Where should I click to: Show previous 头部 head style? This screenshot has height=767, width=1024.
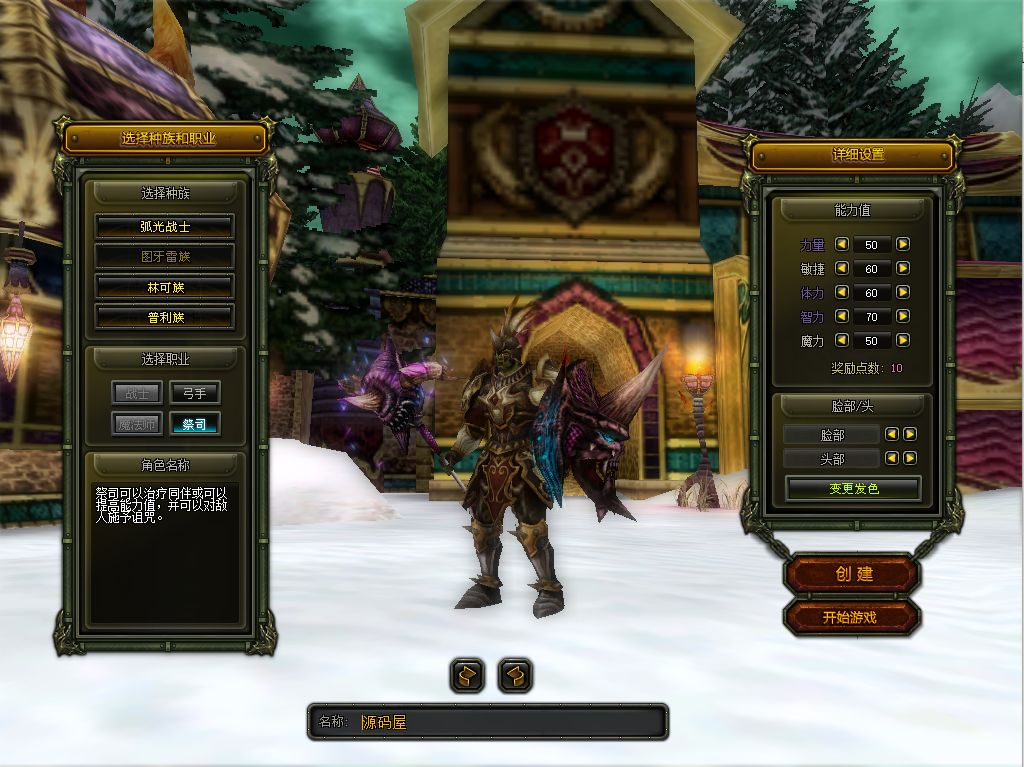(x=893, y=458)
